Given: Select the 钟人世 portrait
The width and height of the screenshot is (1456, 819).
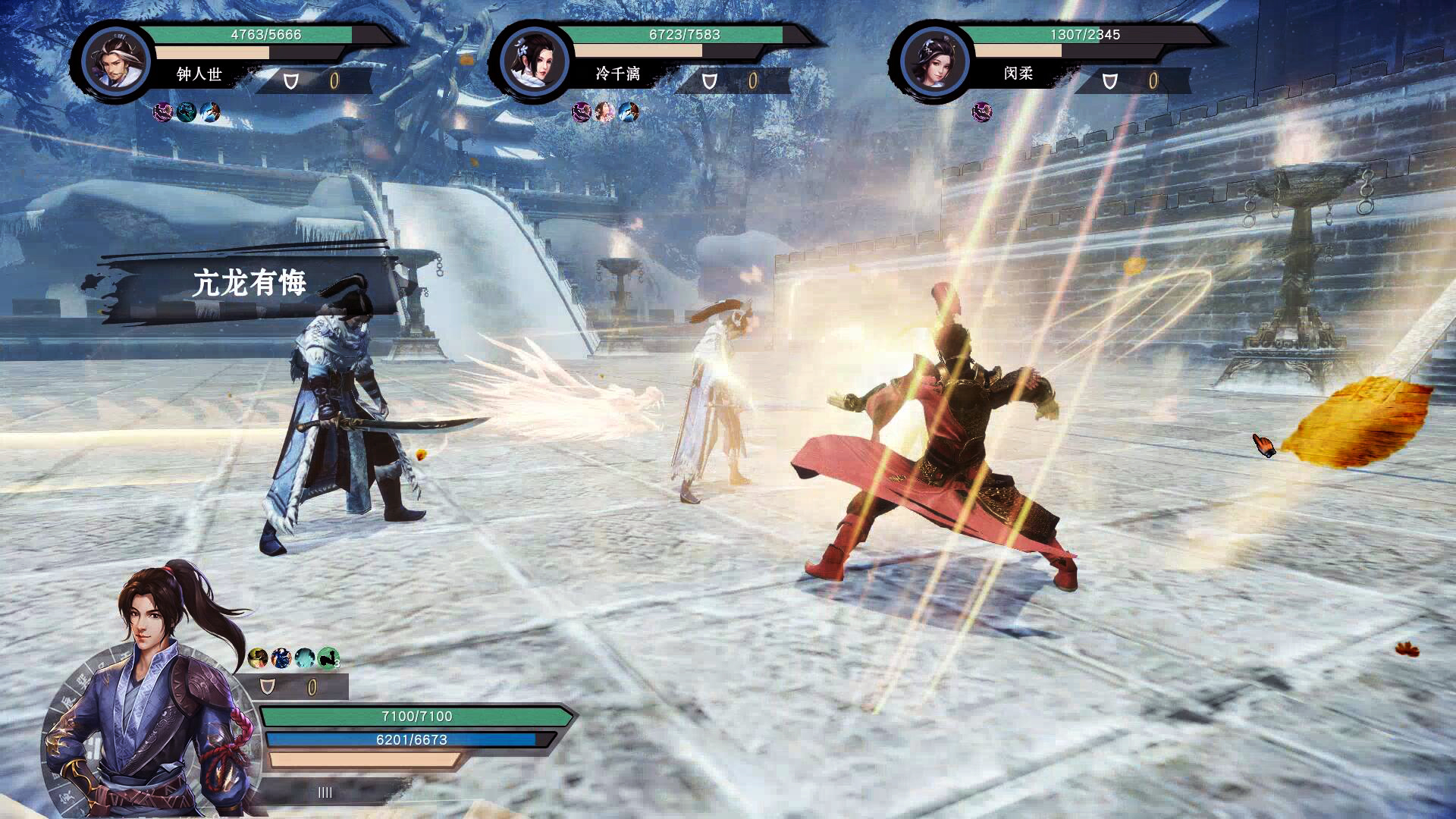Looking at the screenshot, I should 117,61.
